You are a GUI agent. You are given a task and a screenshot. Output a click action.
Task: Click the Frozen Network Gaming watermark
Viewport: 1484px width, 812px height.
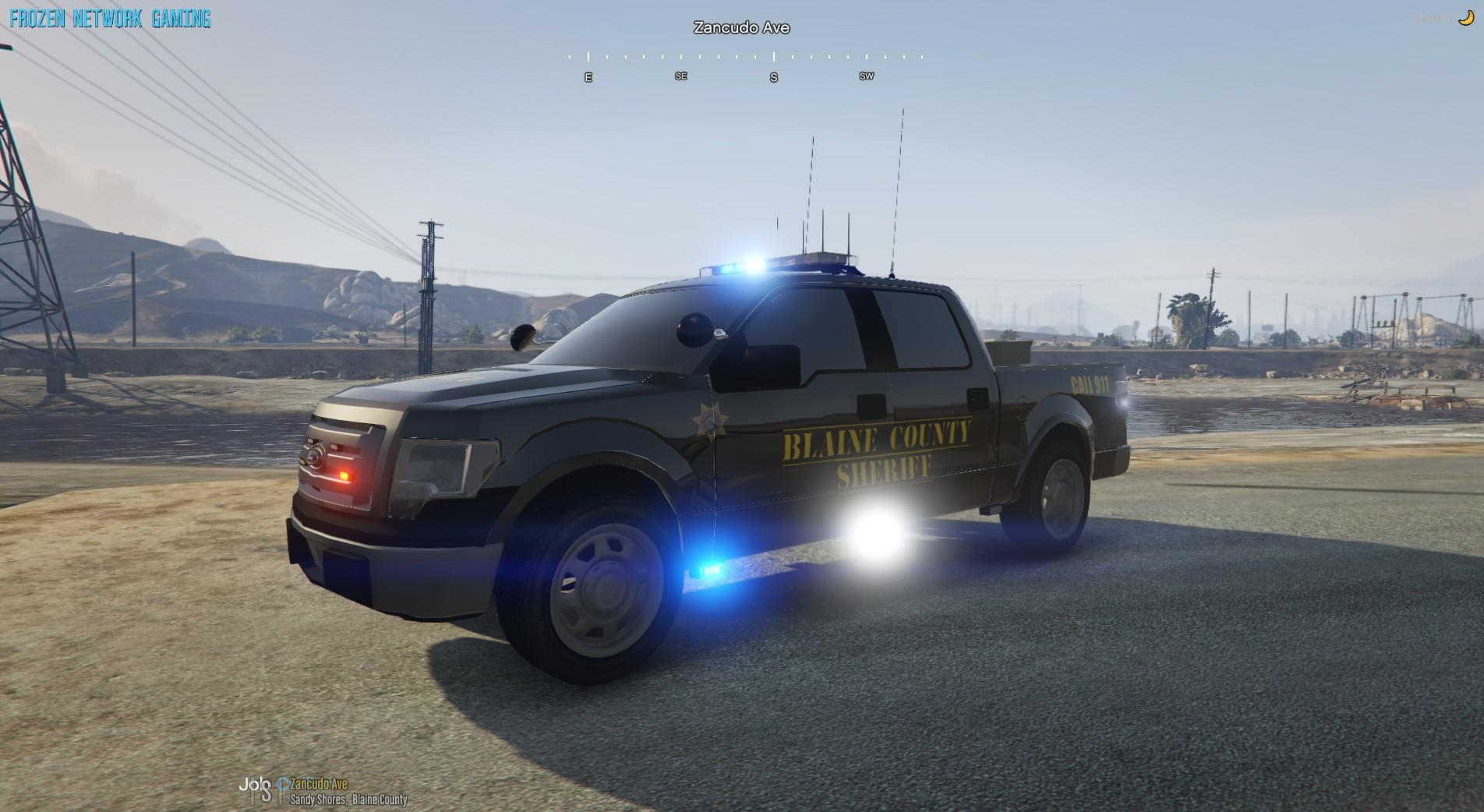(110, 19)
